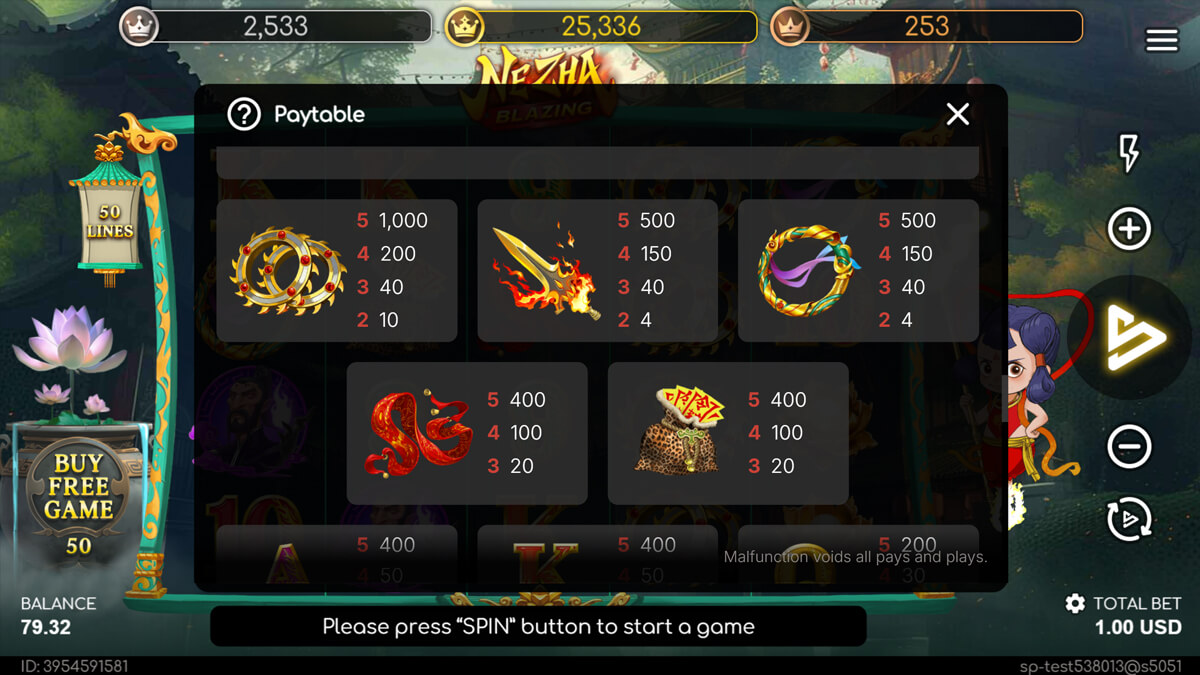Screen dimensions: 1200x675
Task: Click the paytable scrollbar handle
Action: pyautogui.click(x=1004, y=398)
